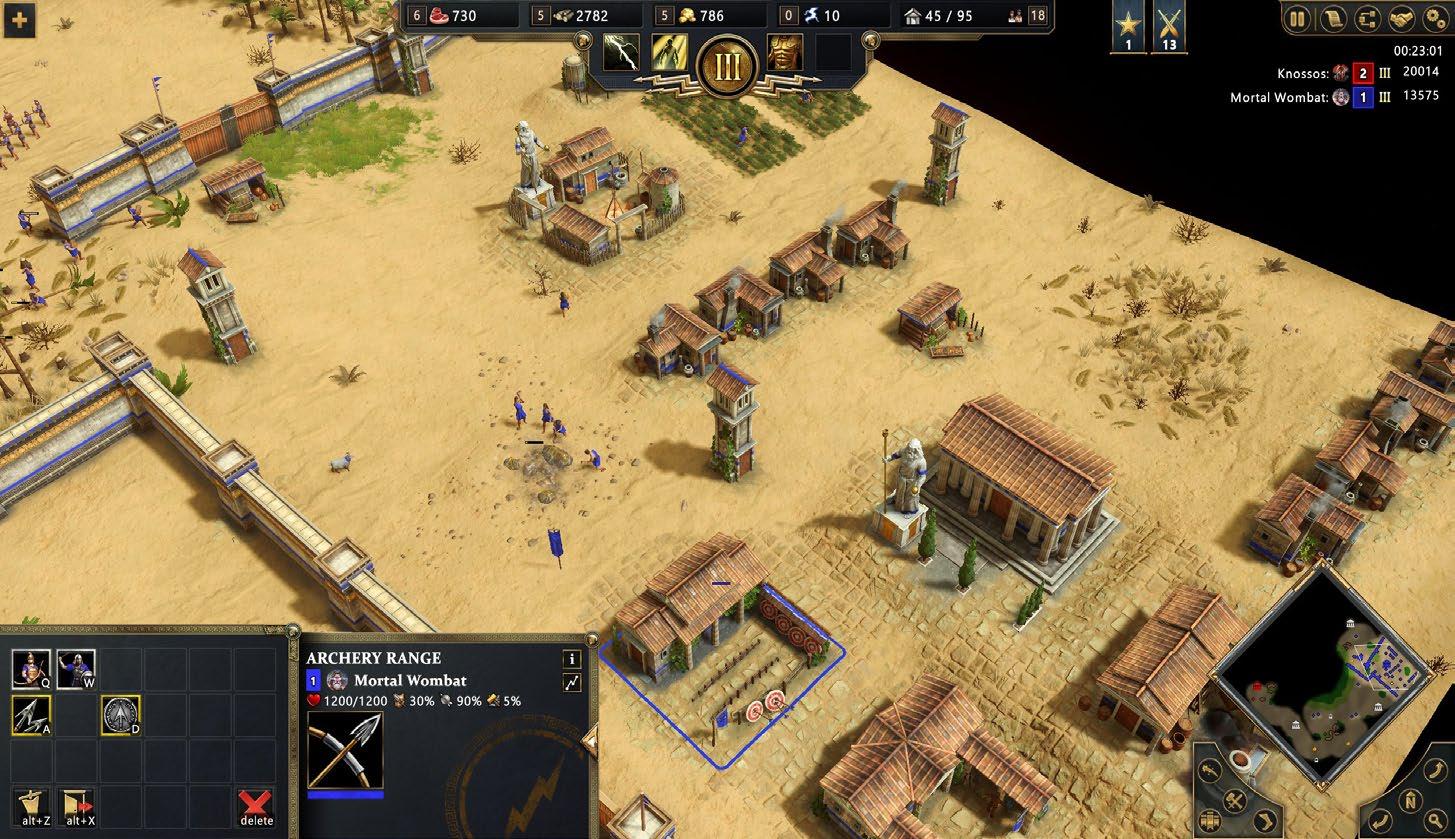Pause the game
The width and height of the screenshot is (1455, 839).
[1298, 18]
